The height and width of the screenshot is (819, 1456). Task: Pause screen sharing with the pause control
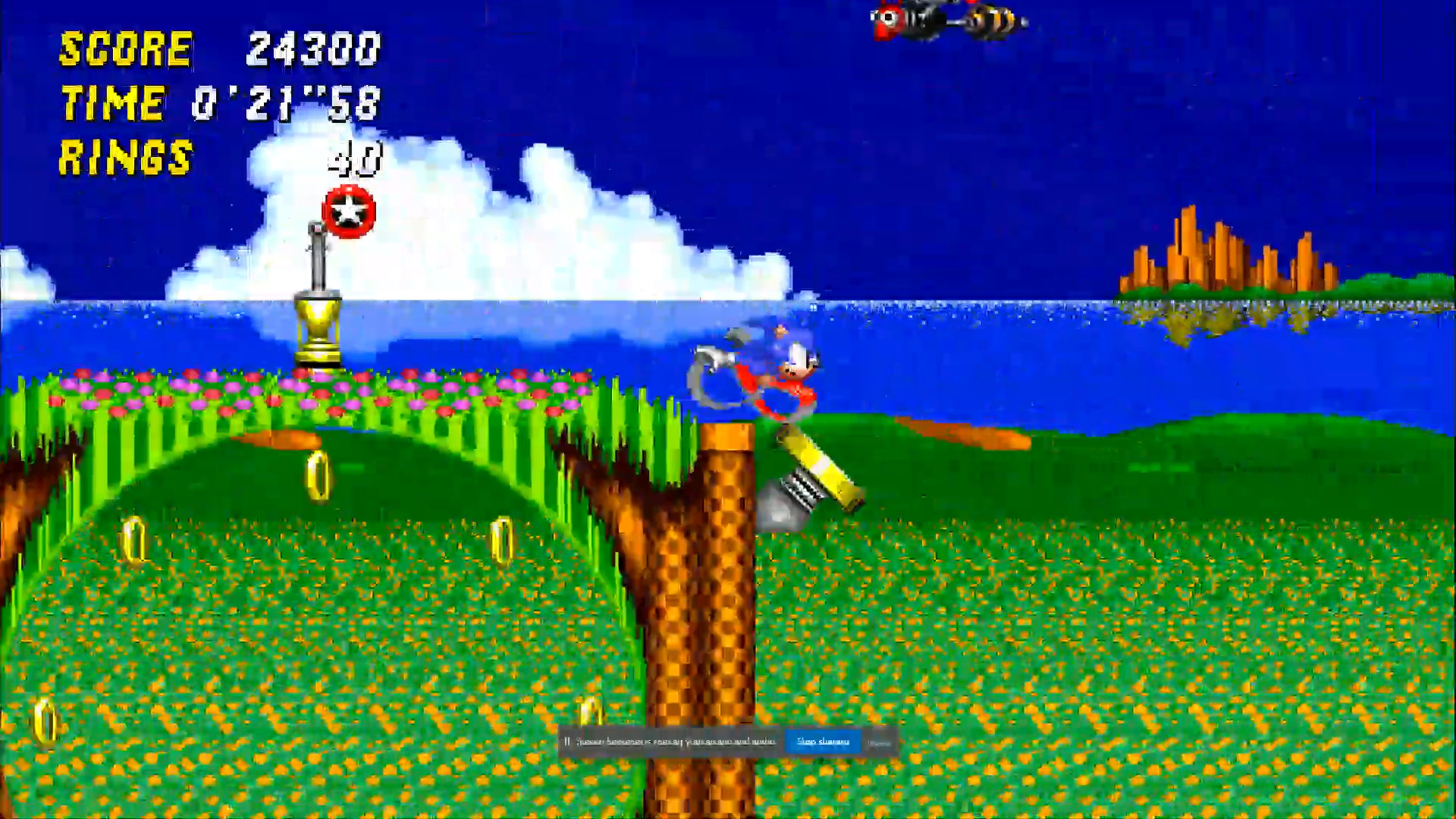click(567, 742)
